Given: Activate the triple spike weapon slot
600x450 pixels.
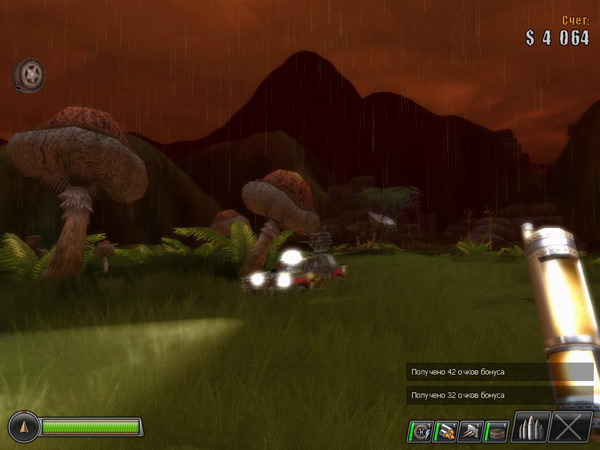Looking at the screenshot, I should point(471,431).
